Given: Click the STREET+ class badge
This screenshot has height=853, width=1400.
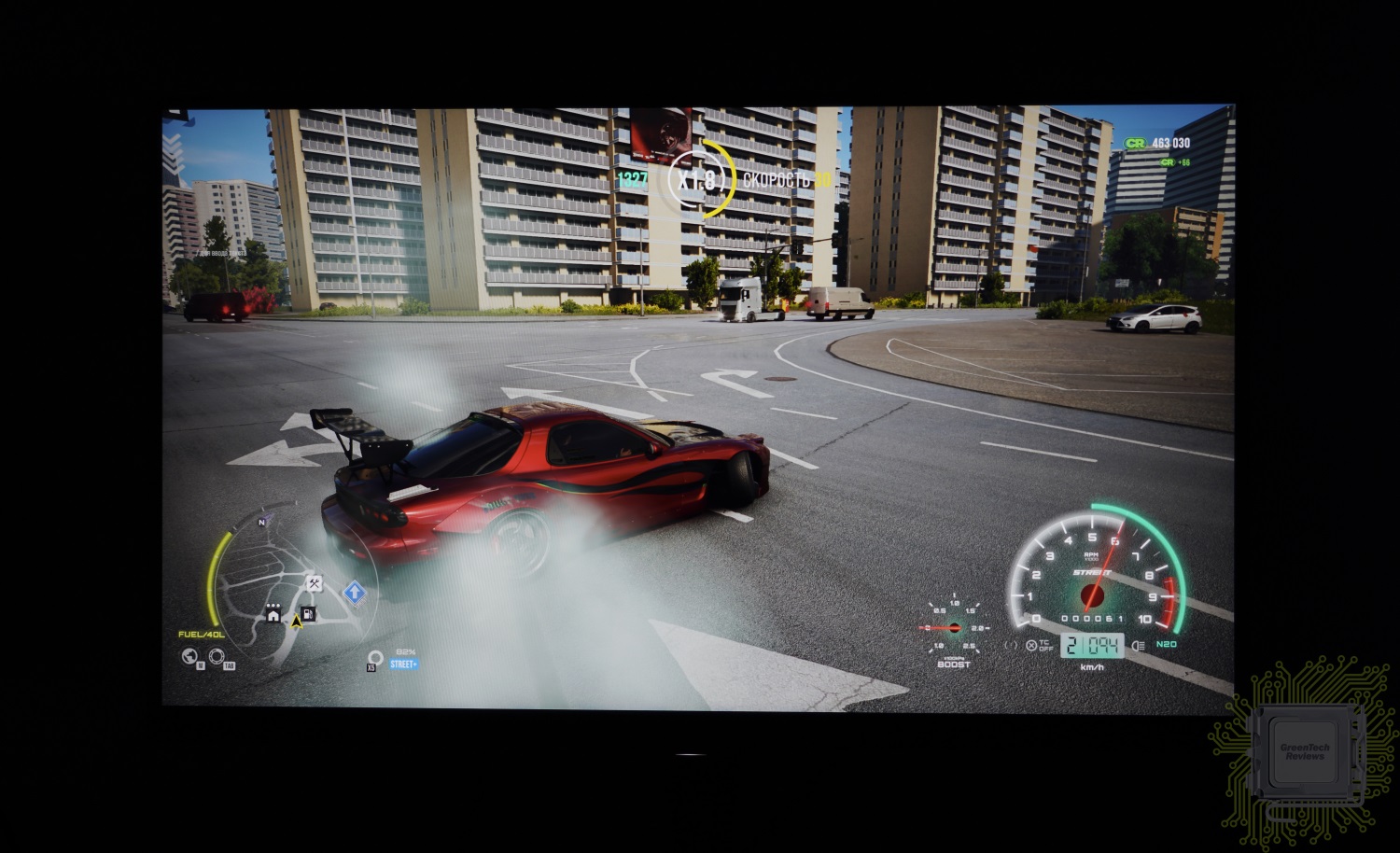Looking at the screenshot, I should tap(404, 664).
